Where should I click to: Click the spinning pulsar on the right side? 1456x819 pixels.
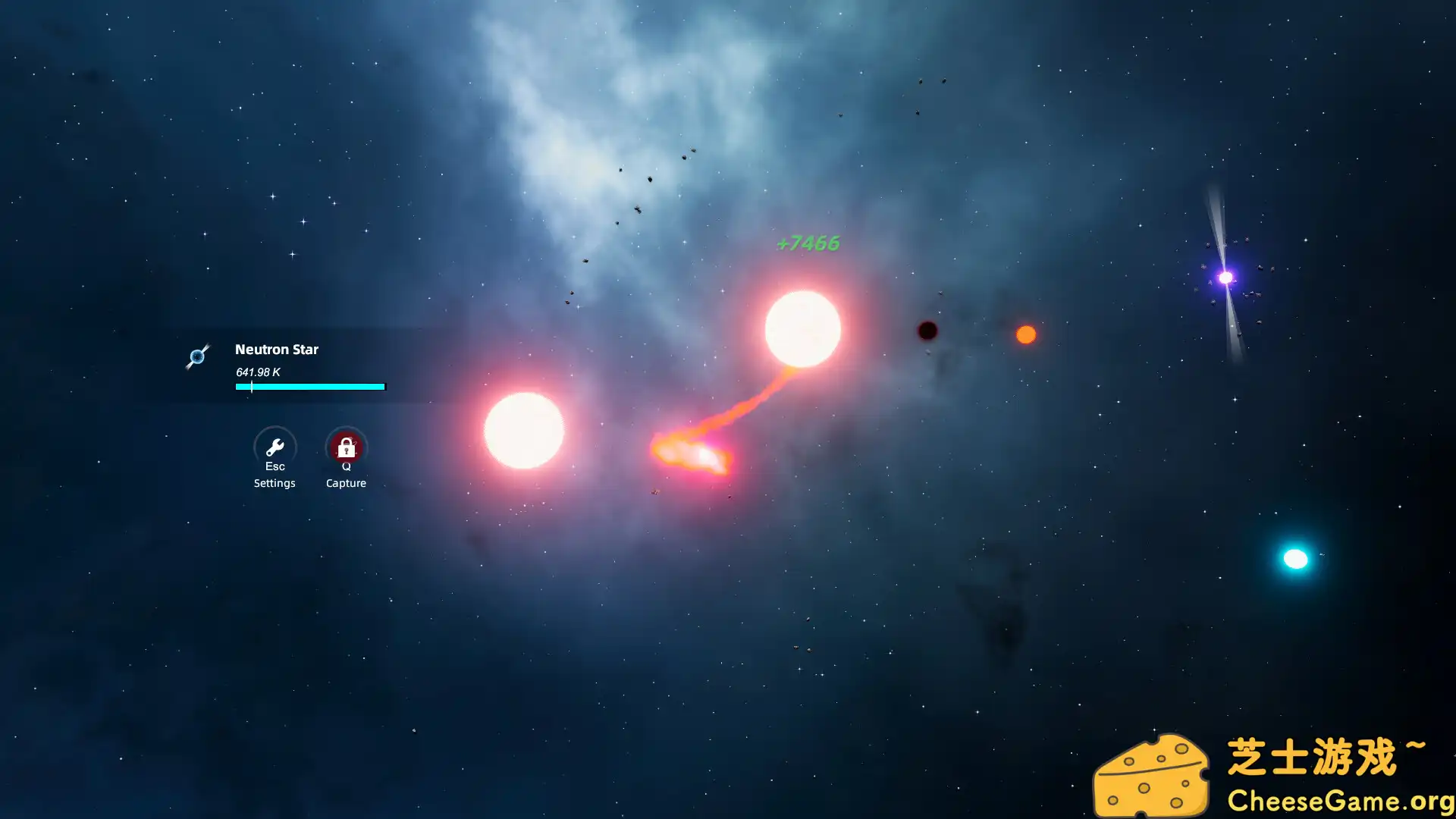(x=1224, y=278)
